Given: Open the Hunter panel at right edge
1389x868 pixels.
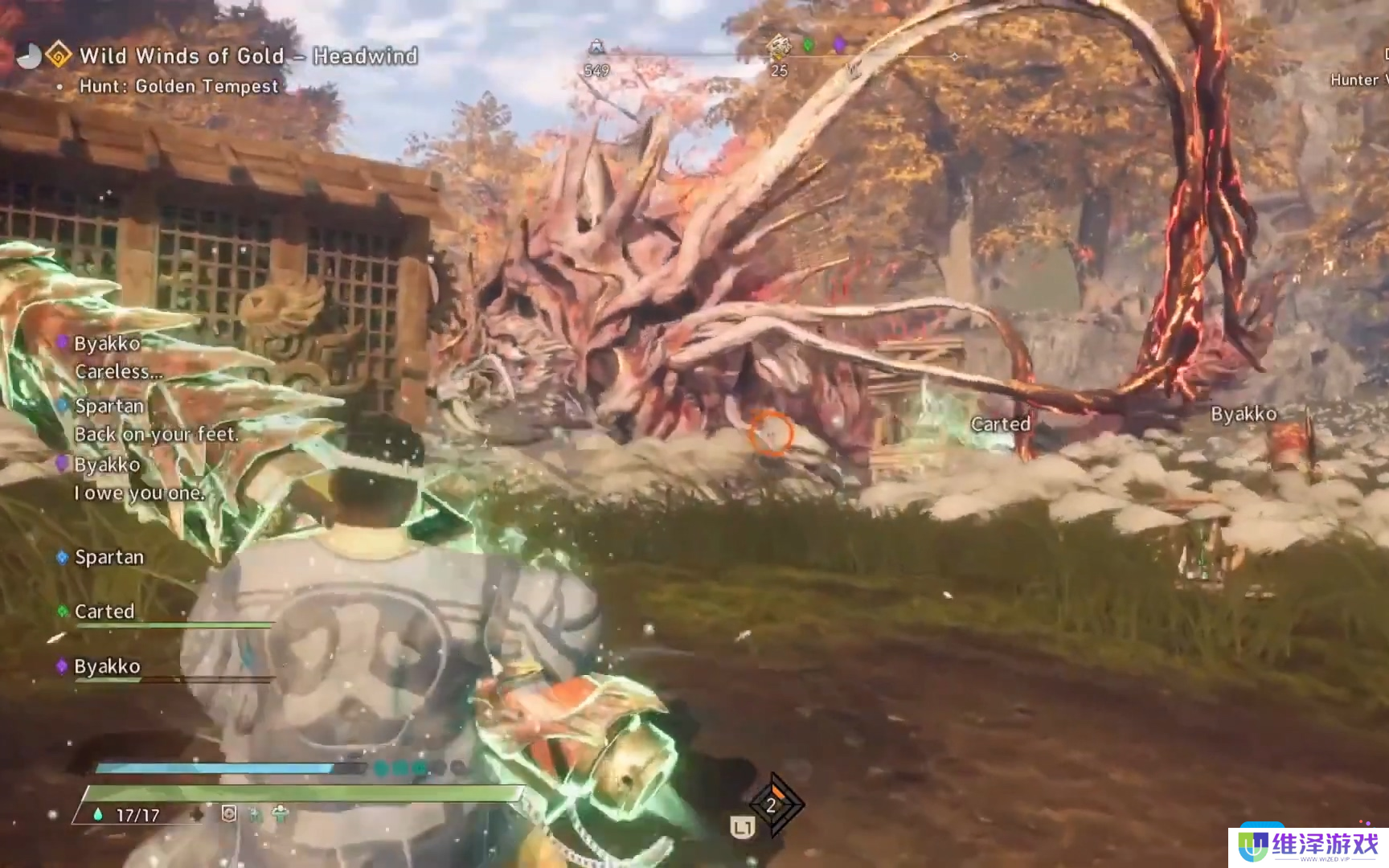Looking at the screenshot, I should click(x=1358, y=80).
